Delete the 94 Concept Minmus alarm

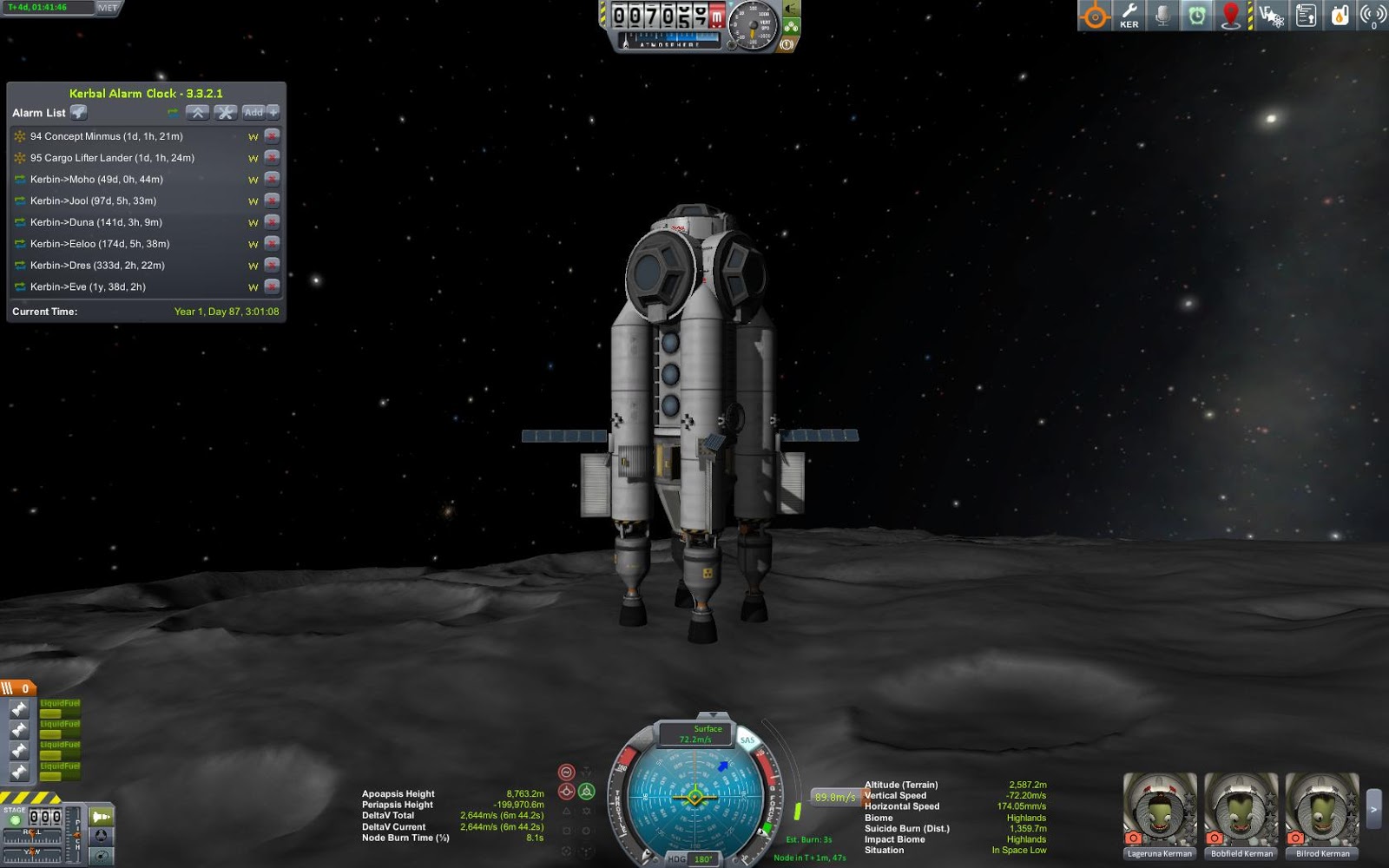point(272,136)
